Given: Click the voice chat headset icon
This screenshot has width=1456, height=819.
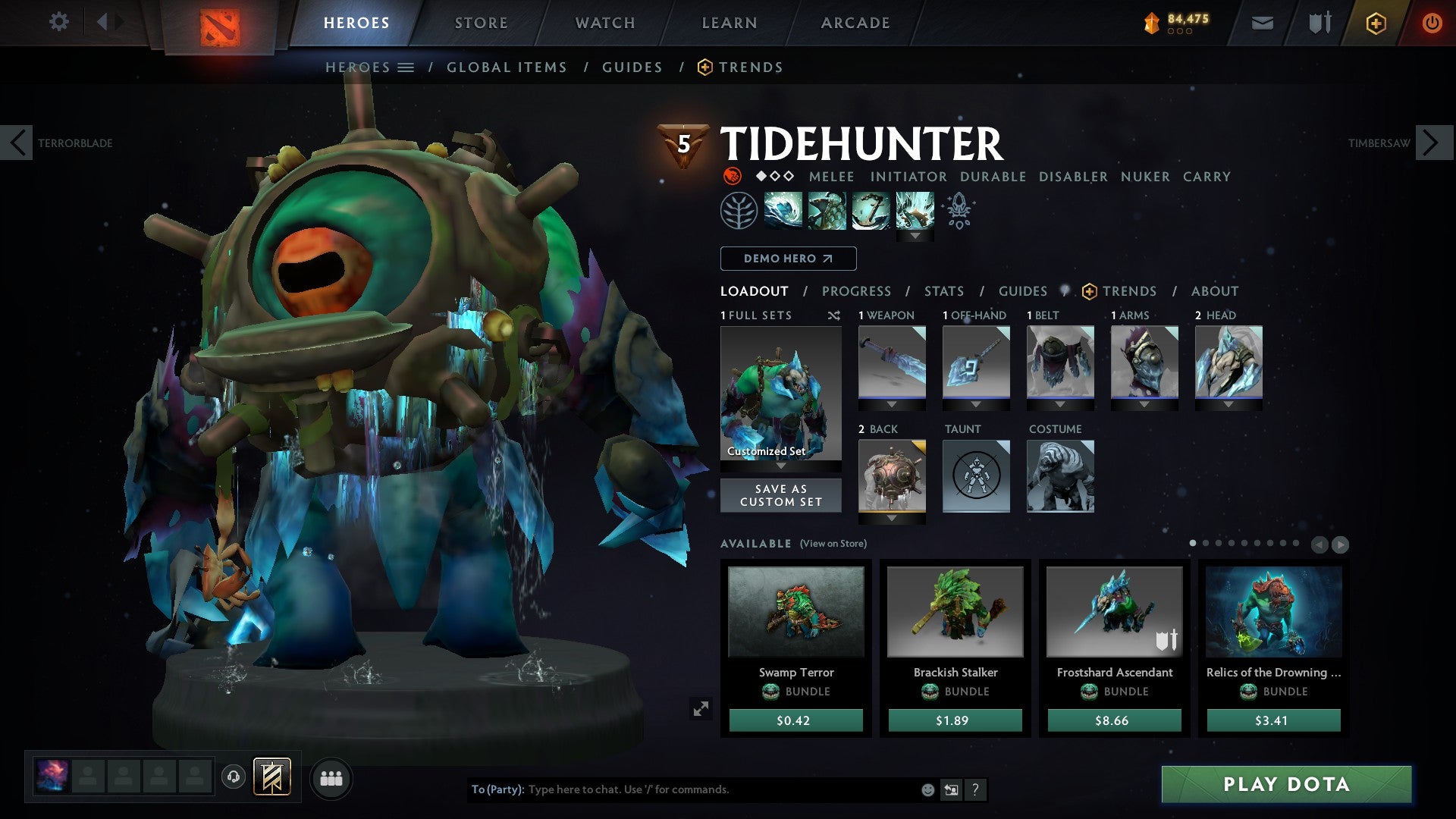Looking at the screenshot, I should coord(232,777).
